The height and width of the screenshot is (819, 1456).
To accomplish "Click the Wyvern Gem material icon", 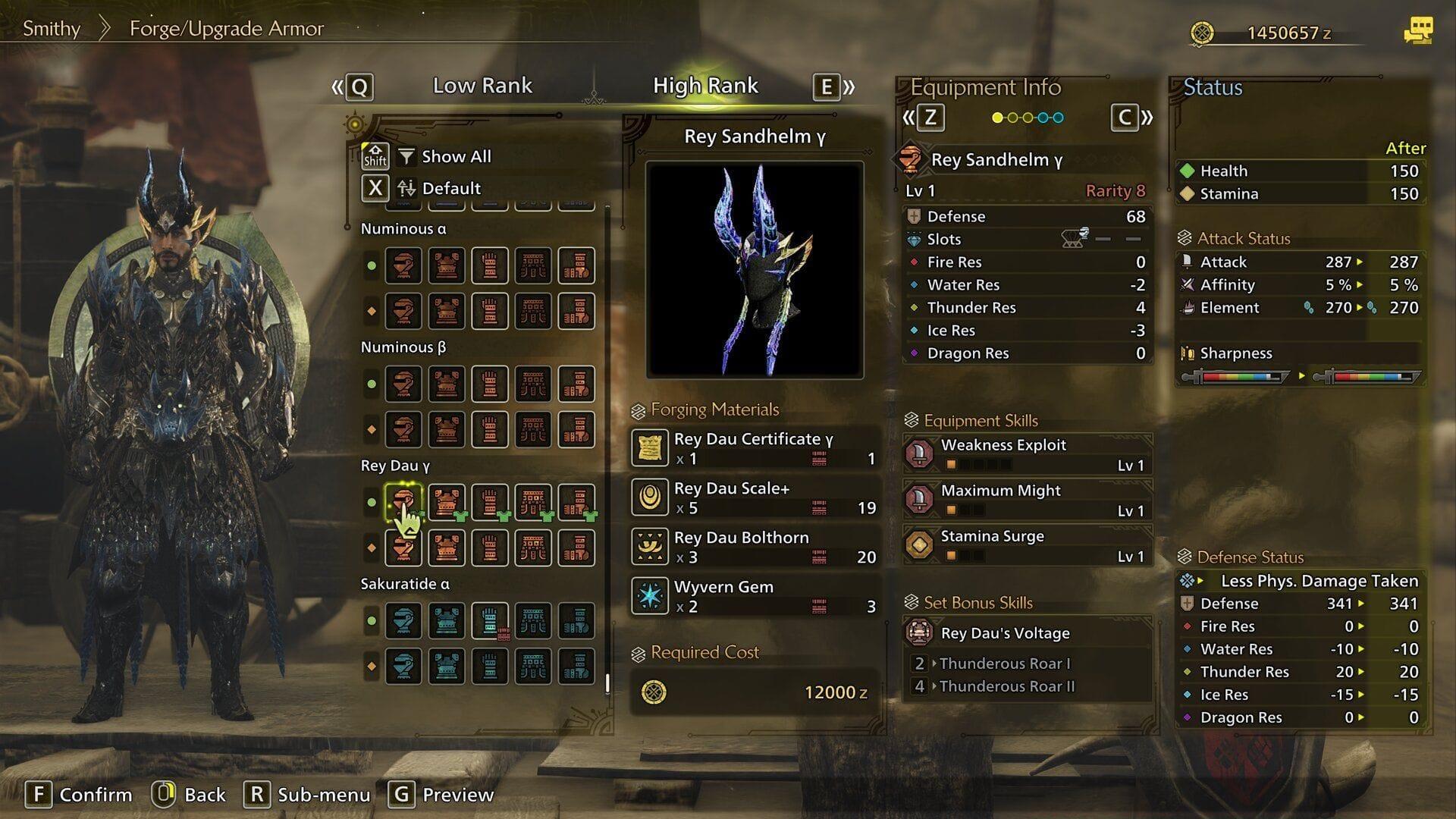I will tap(649, 596).
